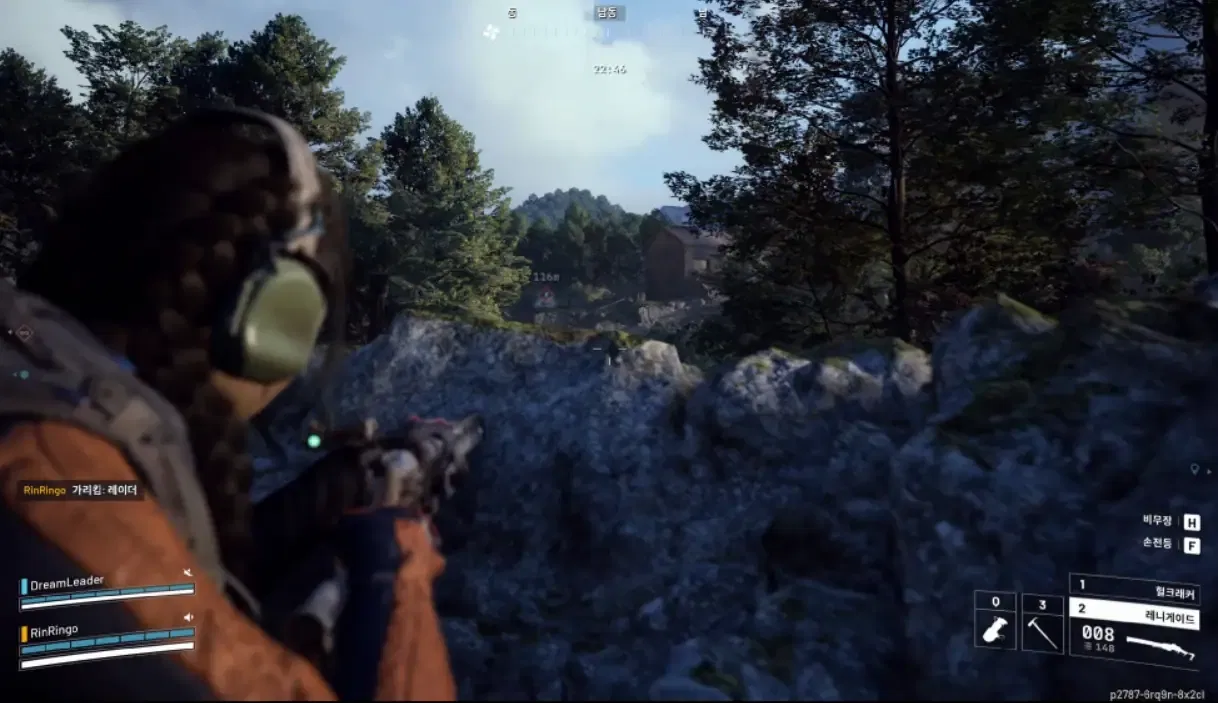Click the objective marker on the compass
Image resolution: width=1218 pixels, height=703 pixels.
(490, 32)
